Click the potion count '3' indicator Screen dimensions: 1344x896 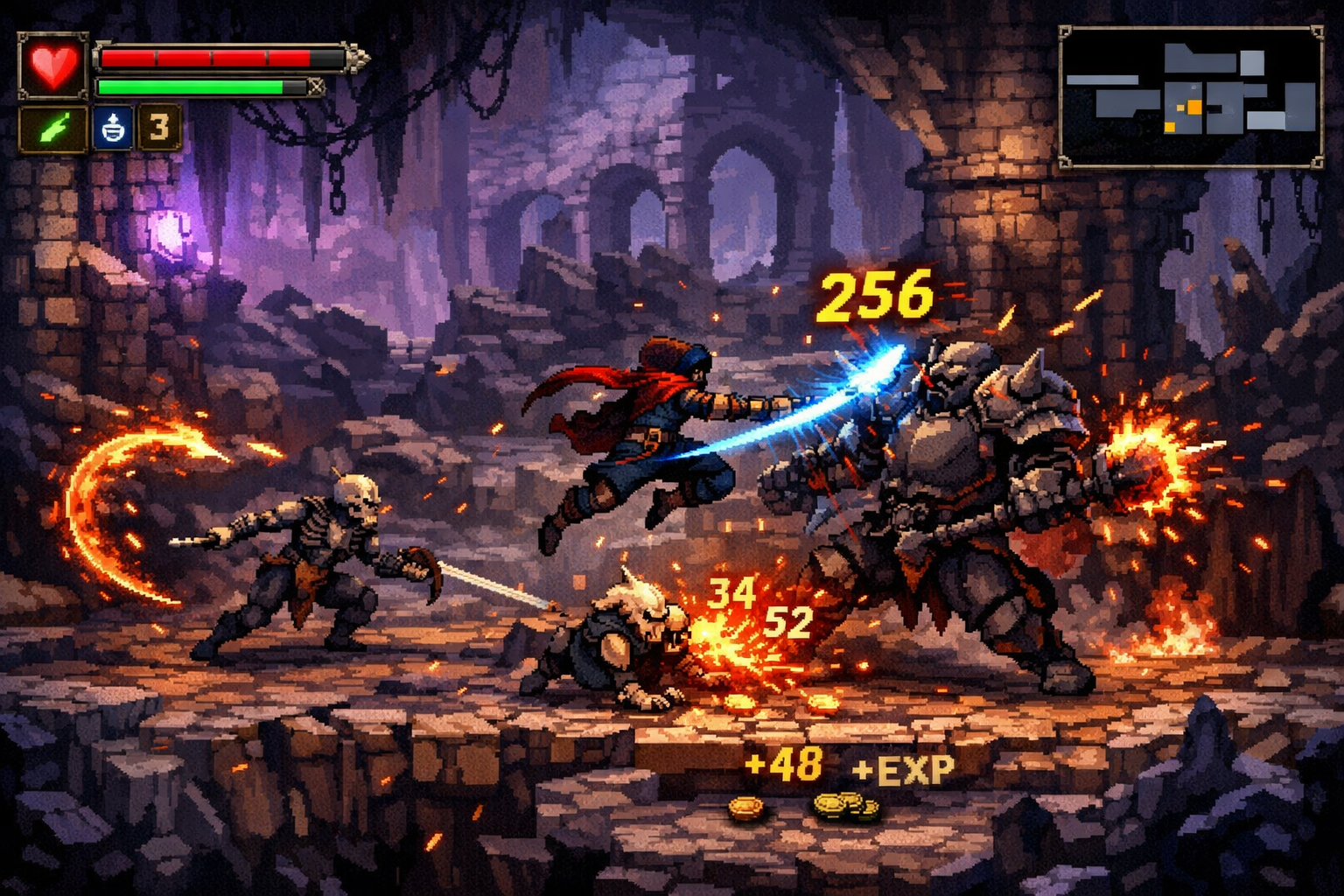[x=159, y=129]
